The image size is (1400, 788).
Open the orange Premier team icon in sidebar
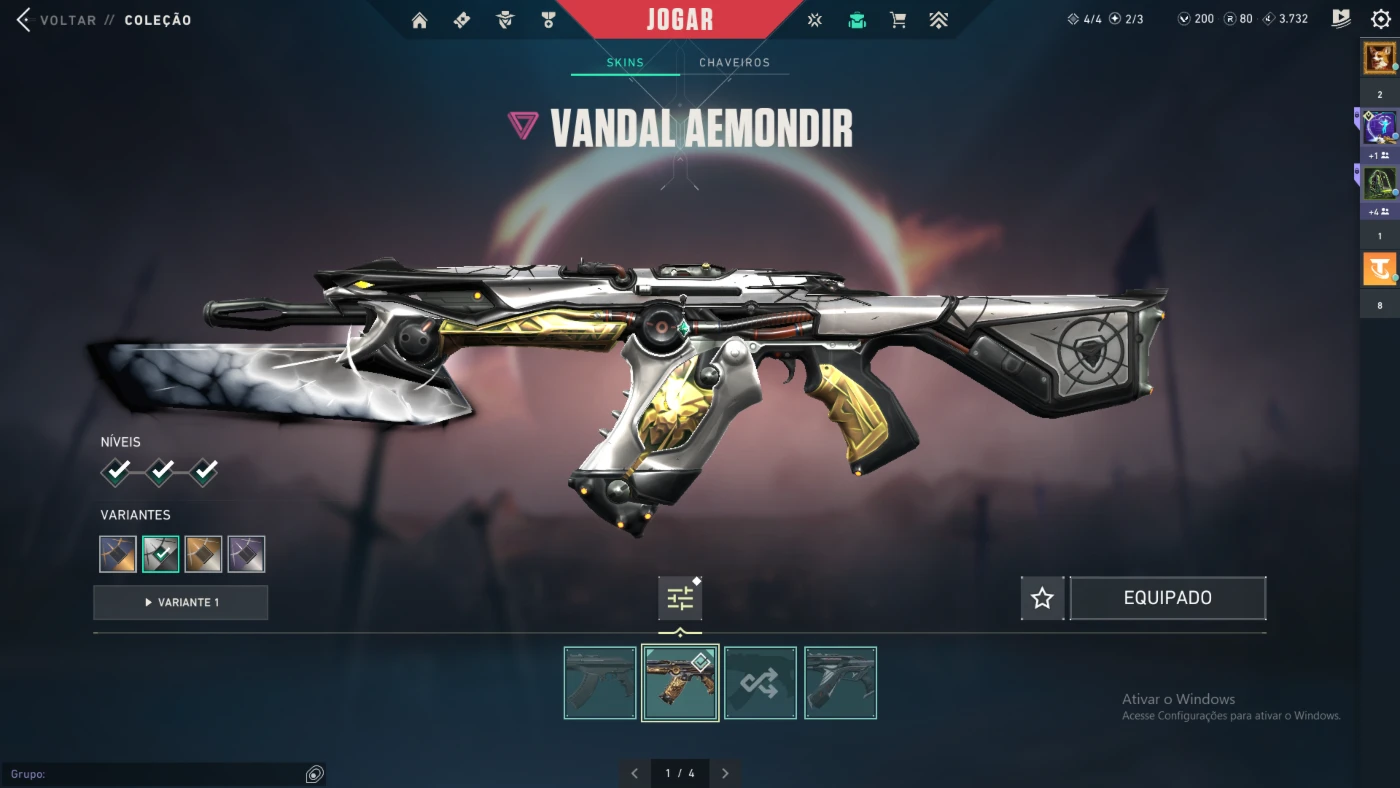point(1380,269)
